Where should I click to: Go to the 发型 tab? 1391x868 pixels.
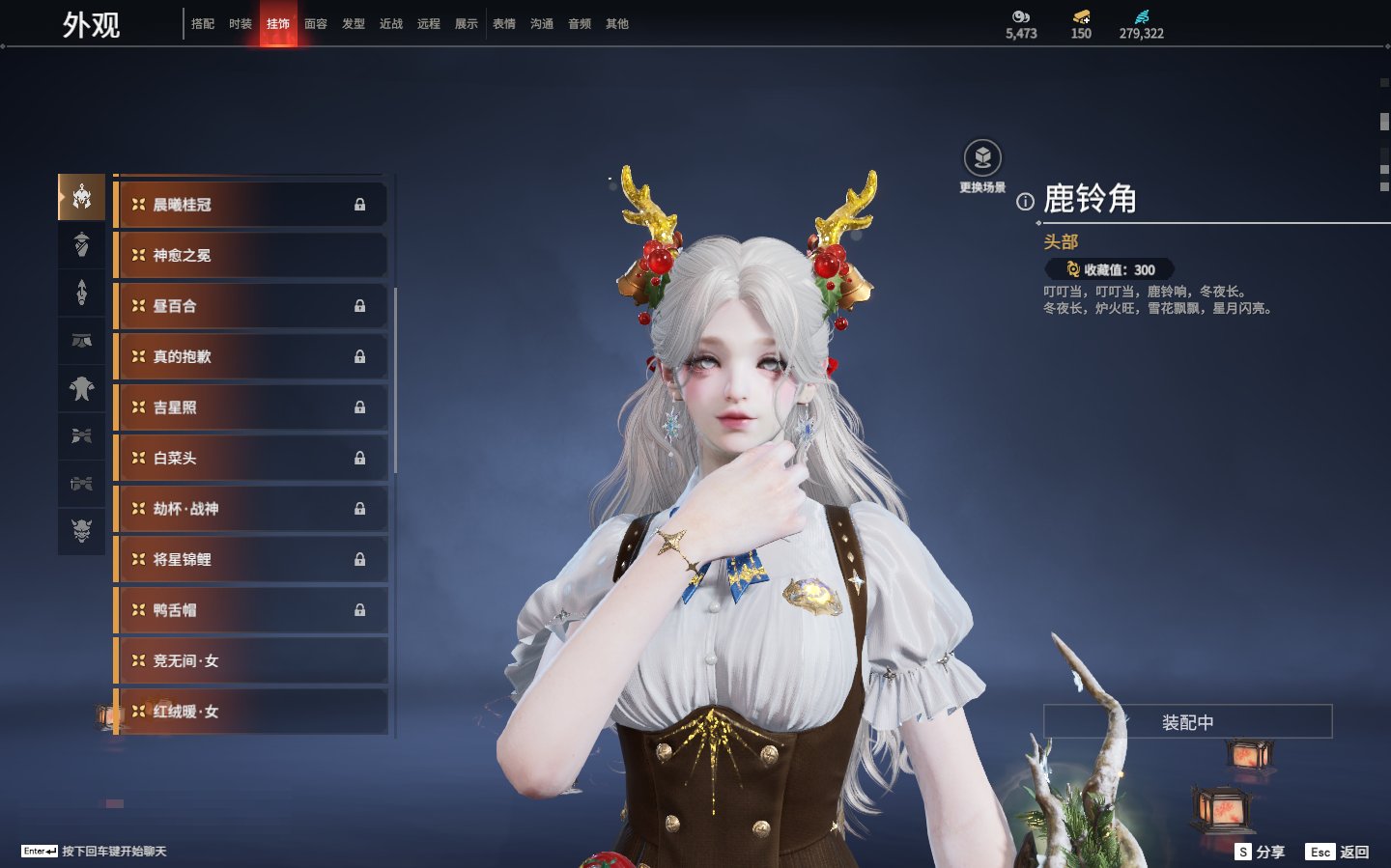click(x=354, y=24)
